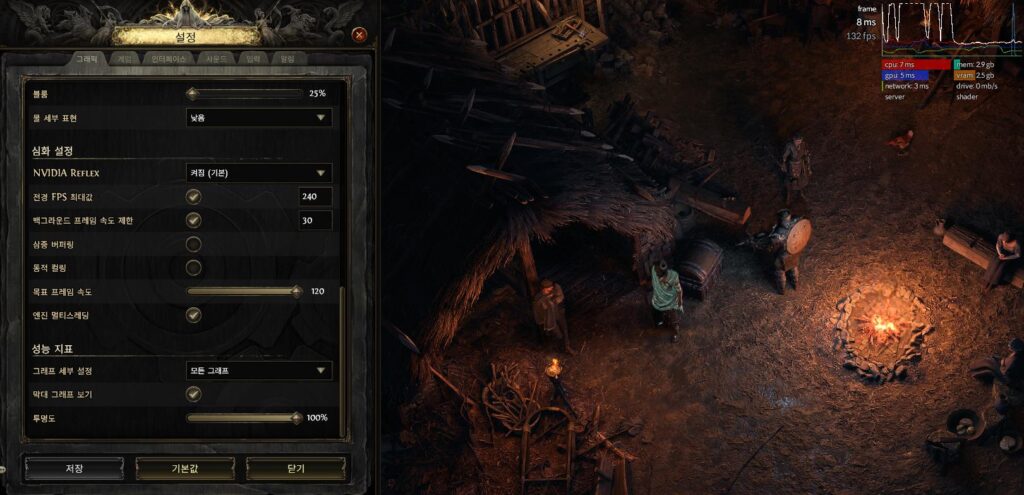
Task: Open the 그래프 세부 설정 dropdown
Action: (259, 371)
